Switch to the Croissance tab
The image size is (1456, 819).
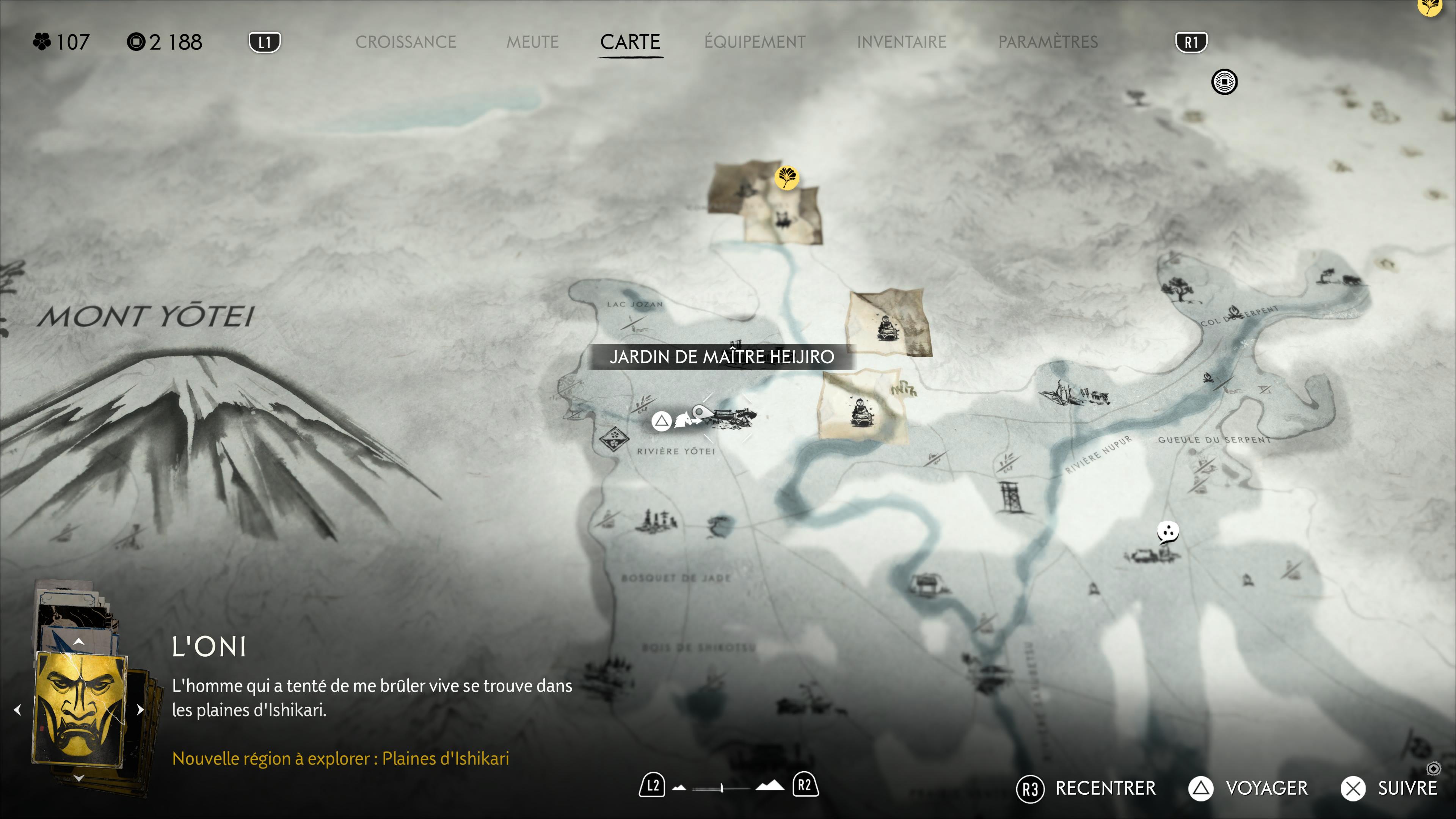click(x=405, y=42)
